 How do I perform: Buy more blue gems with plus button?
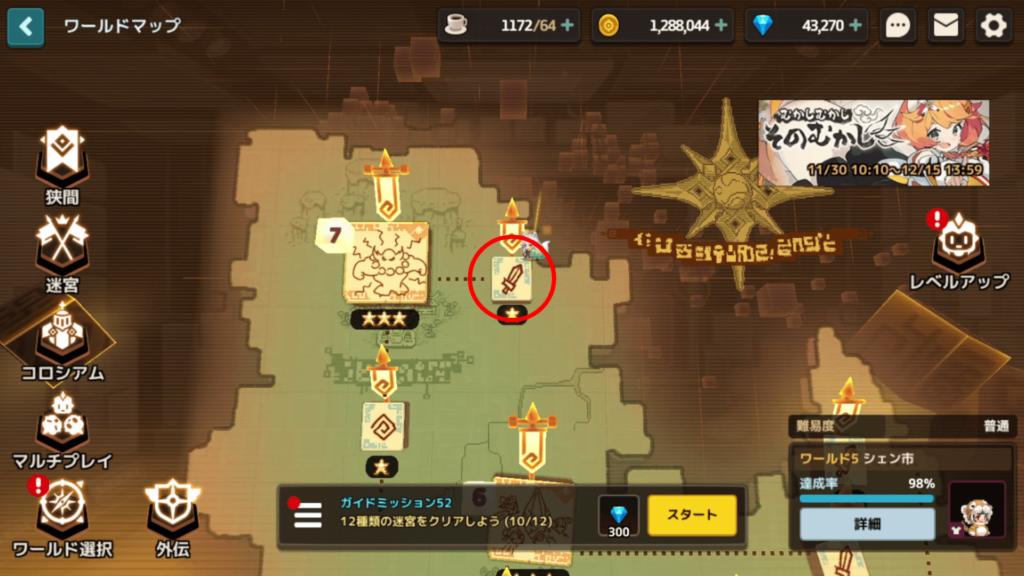(x=856, y=26)
